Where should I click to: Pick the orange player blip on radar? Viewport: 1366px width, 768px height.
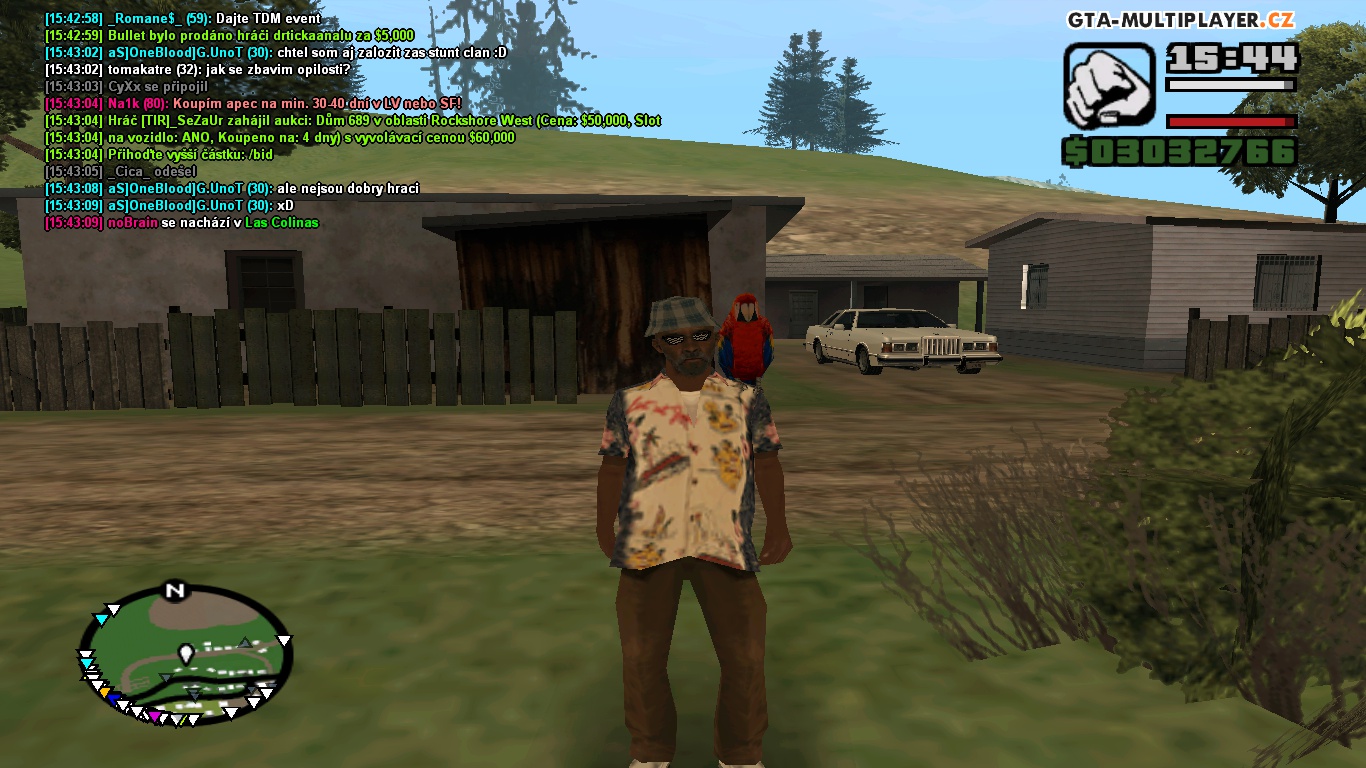(x=104, y=692)
